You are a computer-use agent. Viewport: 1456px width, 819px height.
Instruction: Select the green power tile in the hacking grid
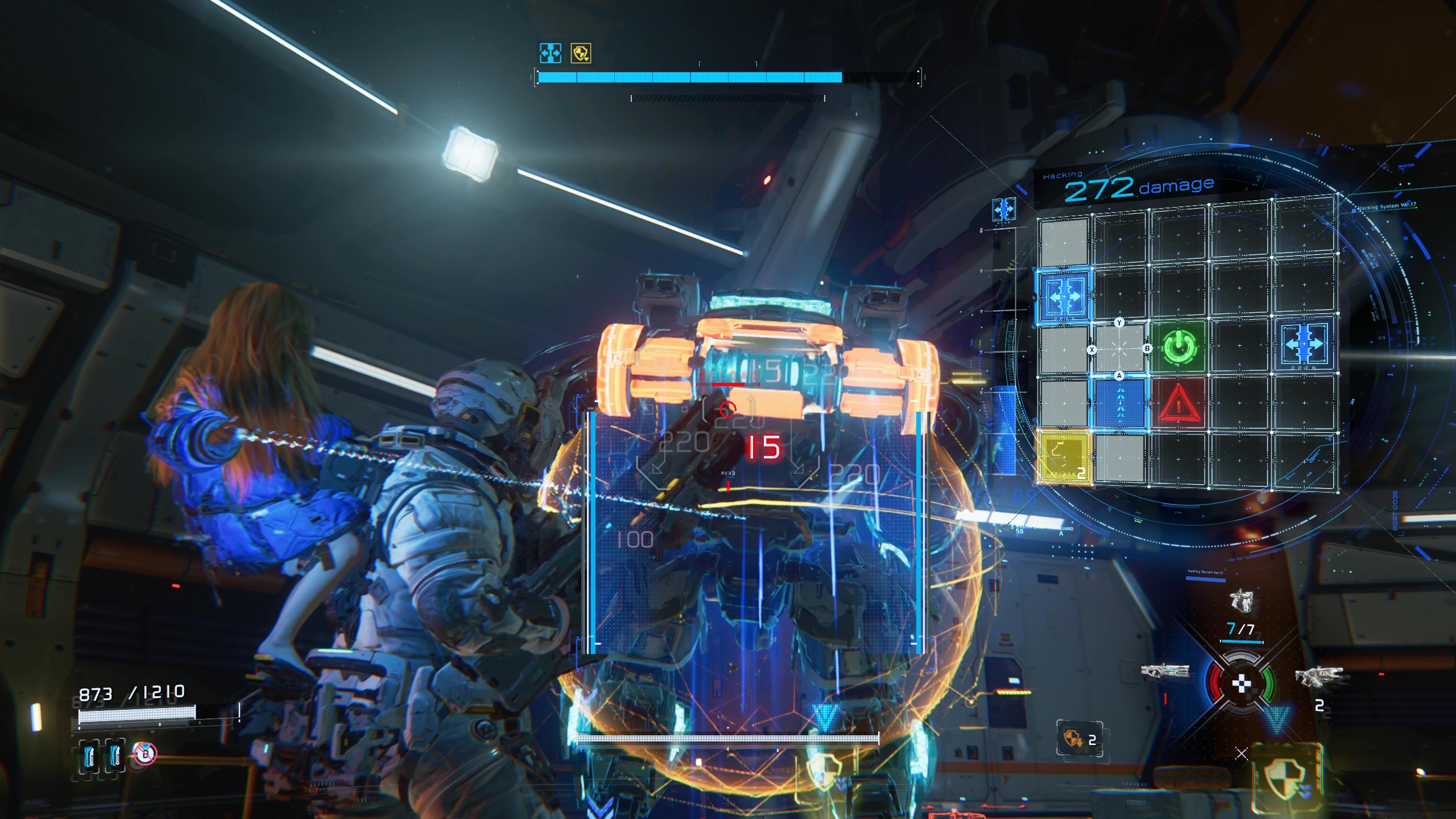pos(1179,348)
